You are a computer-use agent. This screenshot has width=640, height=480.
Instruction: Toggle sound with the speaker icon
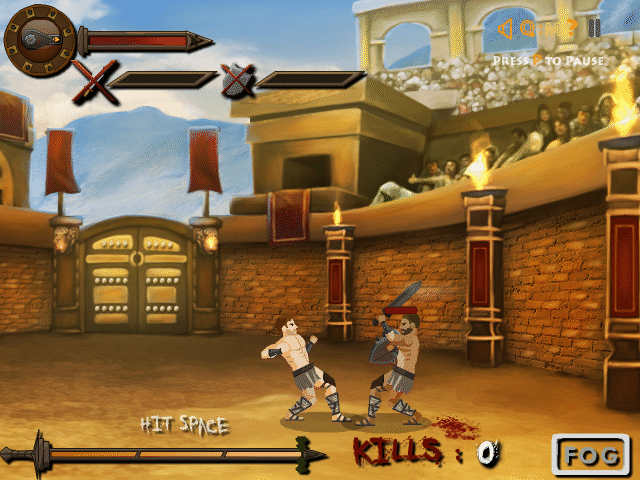[506, 28]
